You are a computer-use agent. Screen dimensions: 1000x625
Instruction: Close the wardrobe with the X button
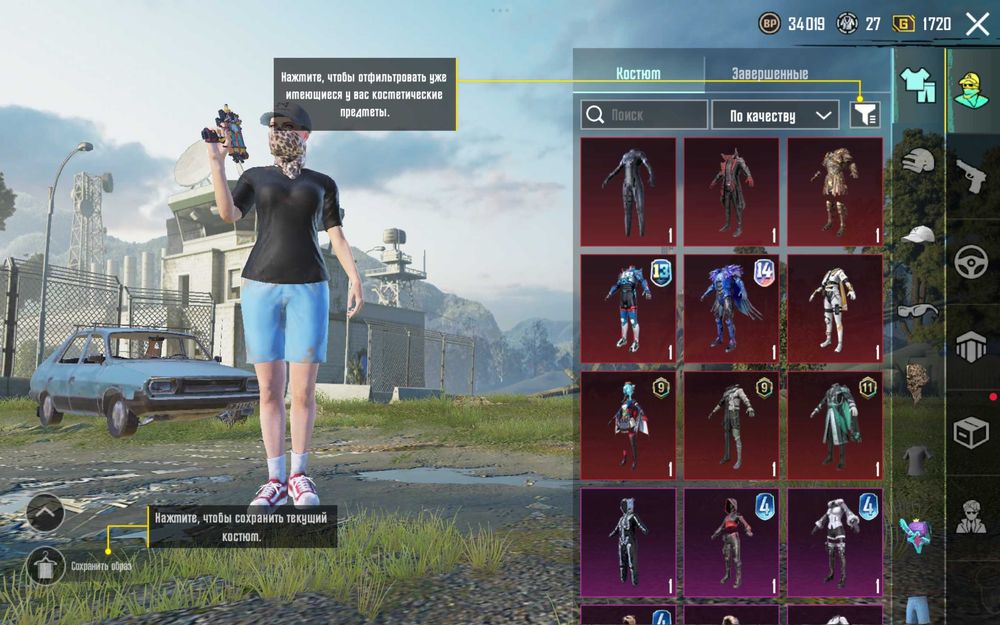pos(977,24)
